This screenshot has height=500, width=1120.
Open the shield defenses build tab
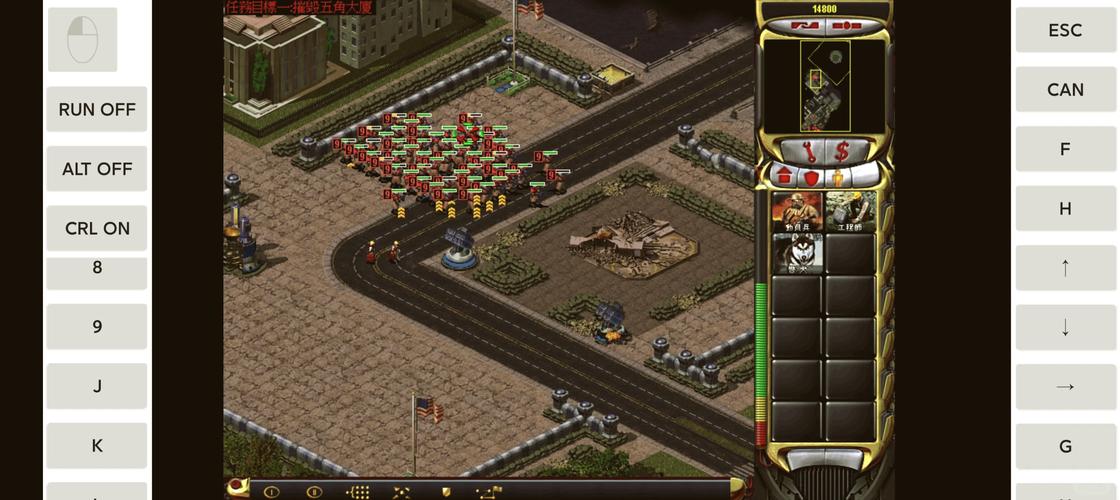(811, 177)
